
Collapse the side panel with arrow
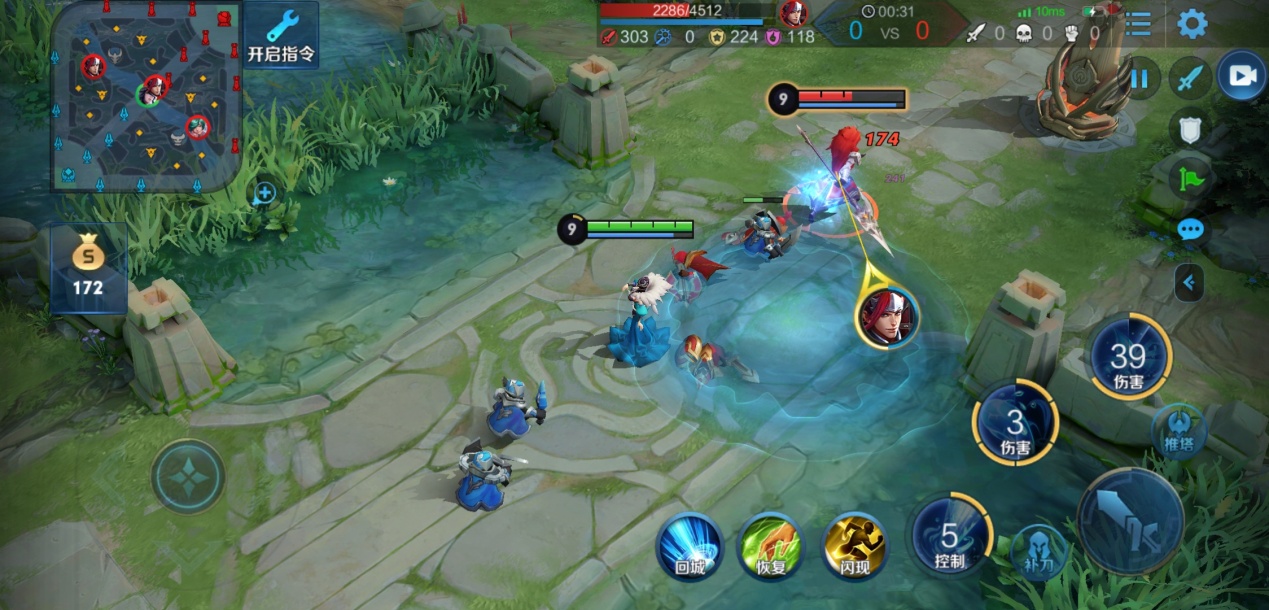1189,283
